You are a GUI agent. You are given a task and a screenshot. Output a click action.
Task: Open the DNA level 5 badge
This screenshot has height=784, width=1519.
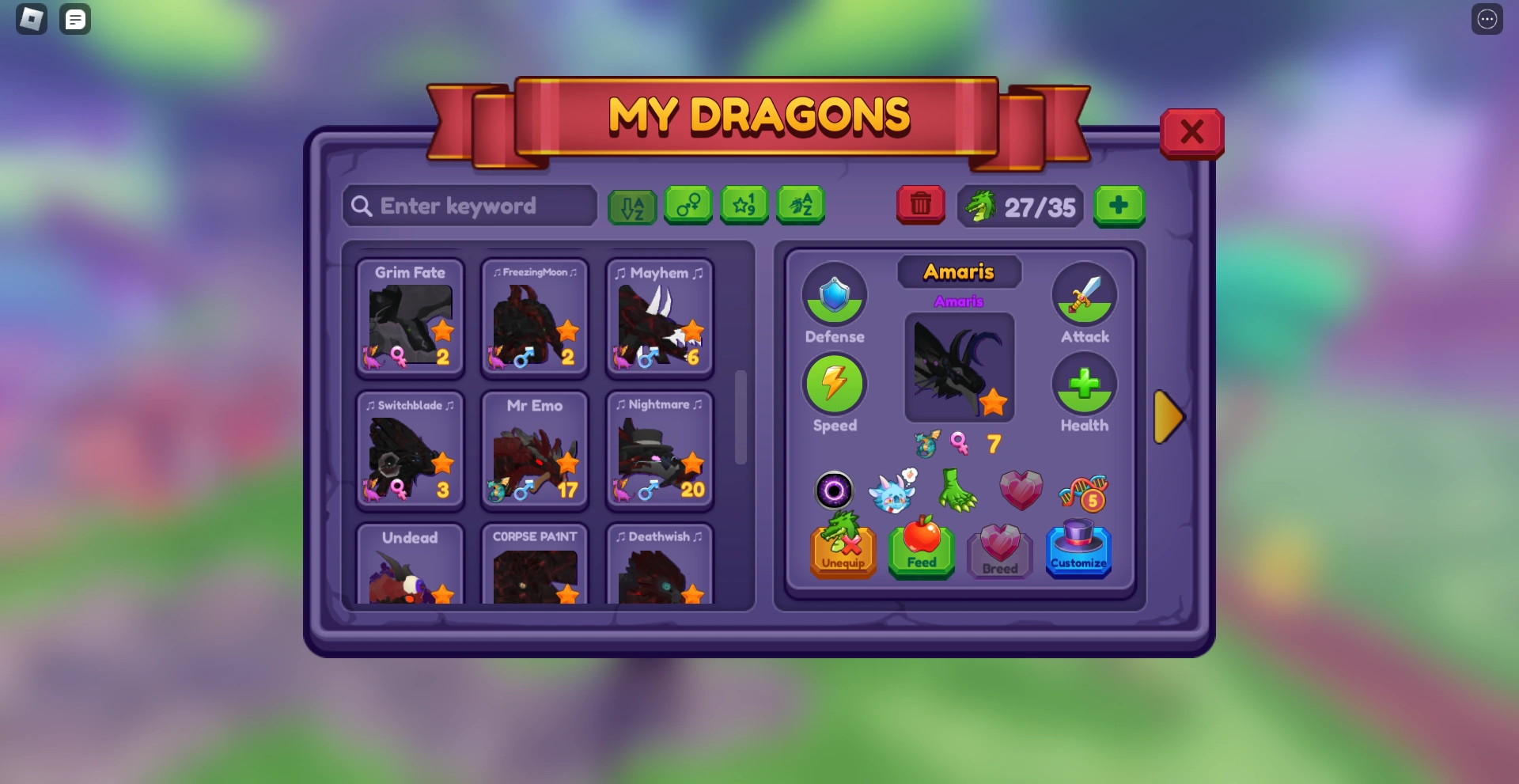(1085, 490)
